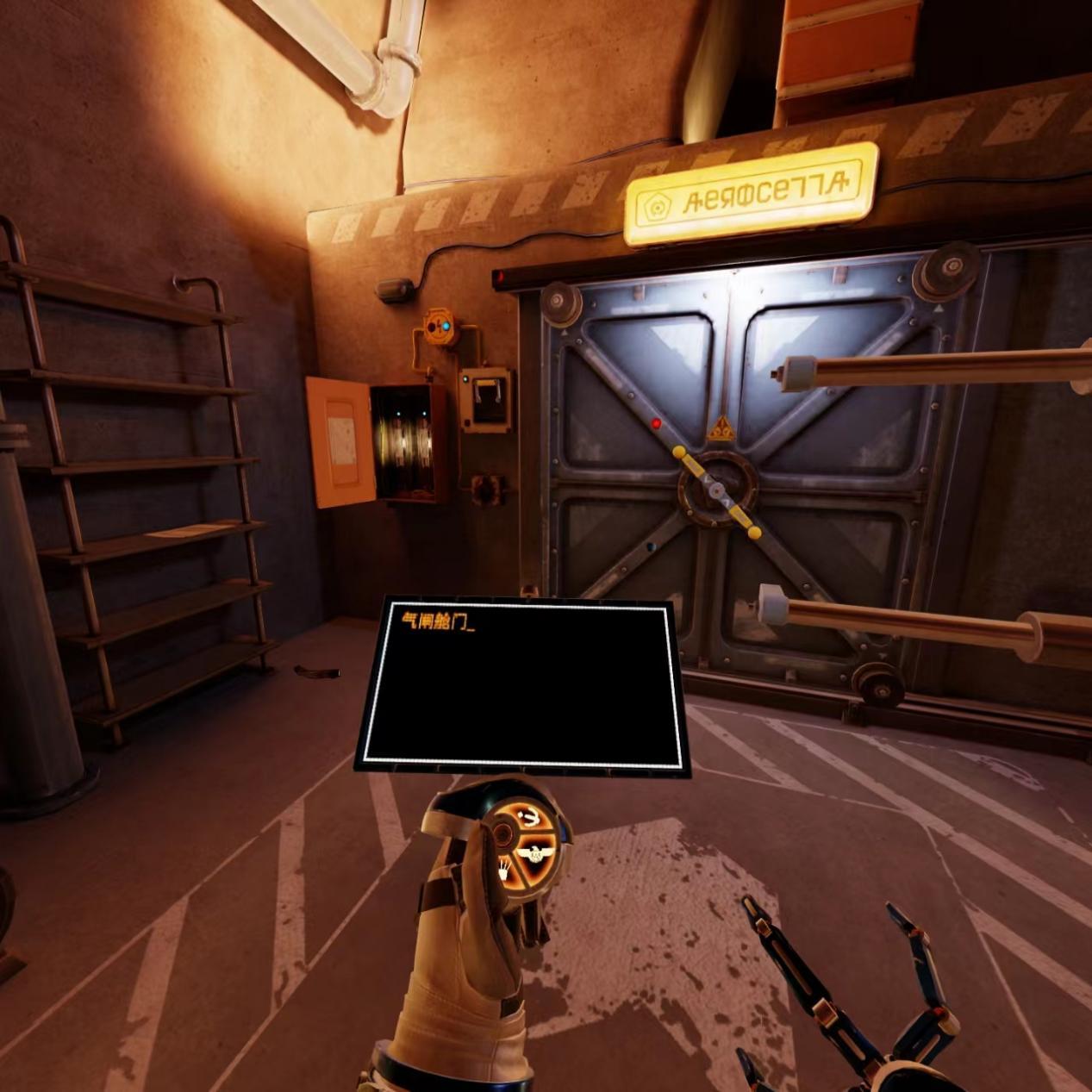Choose the winged eagle emblem wheel segment
The image size is (1092, 1092).
click(x=534, y=855)
